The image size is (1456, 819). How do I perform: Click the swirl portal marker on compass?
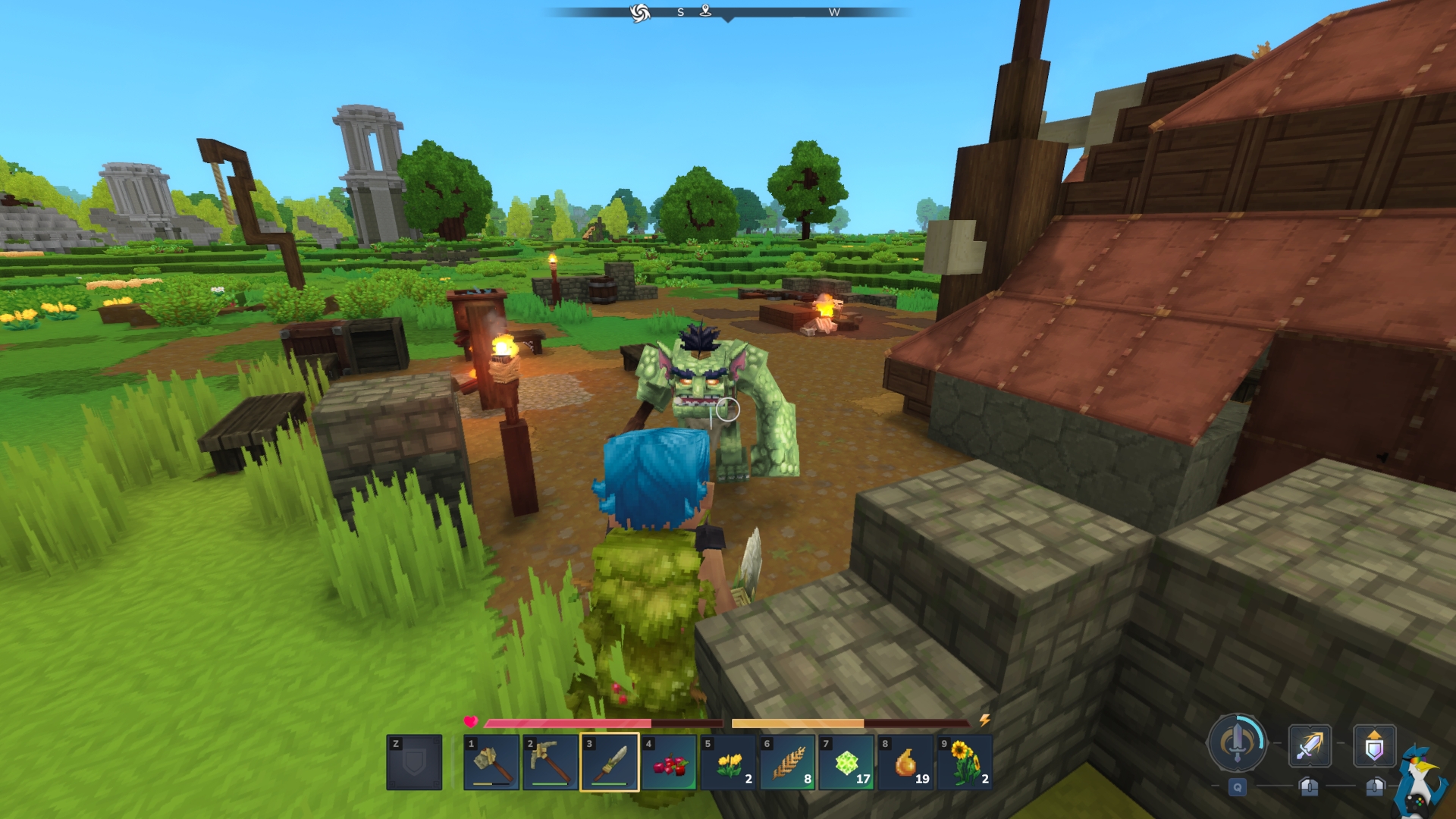[x=640, y=13]
